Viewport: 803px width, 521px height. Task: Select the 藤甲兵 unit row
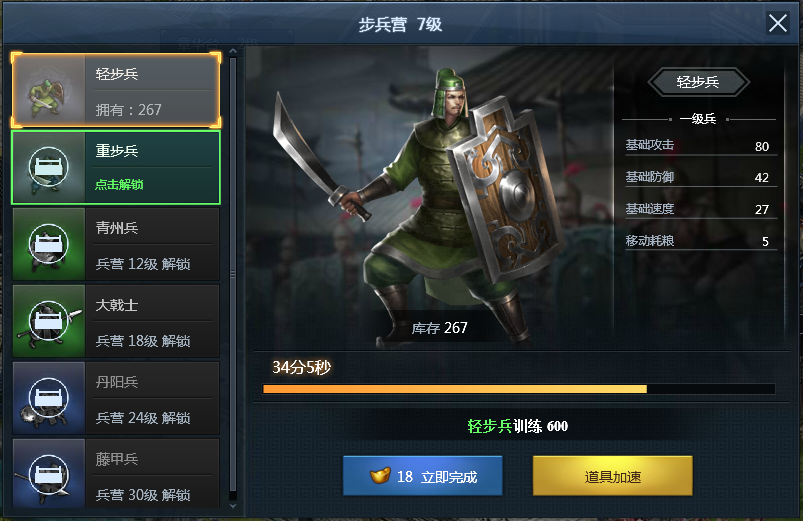point(115,472)
